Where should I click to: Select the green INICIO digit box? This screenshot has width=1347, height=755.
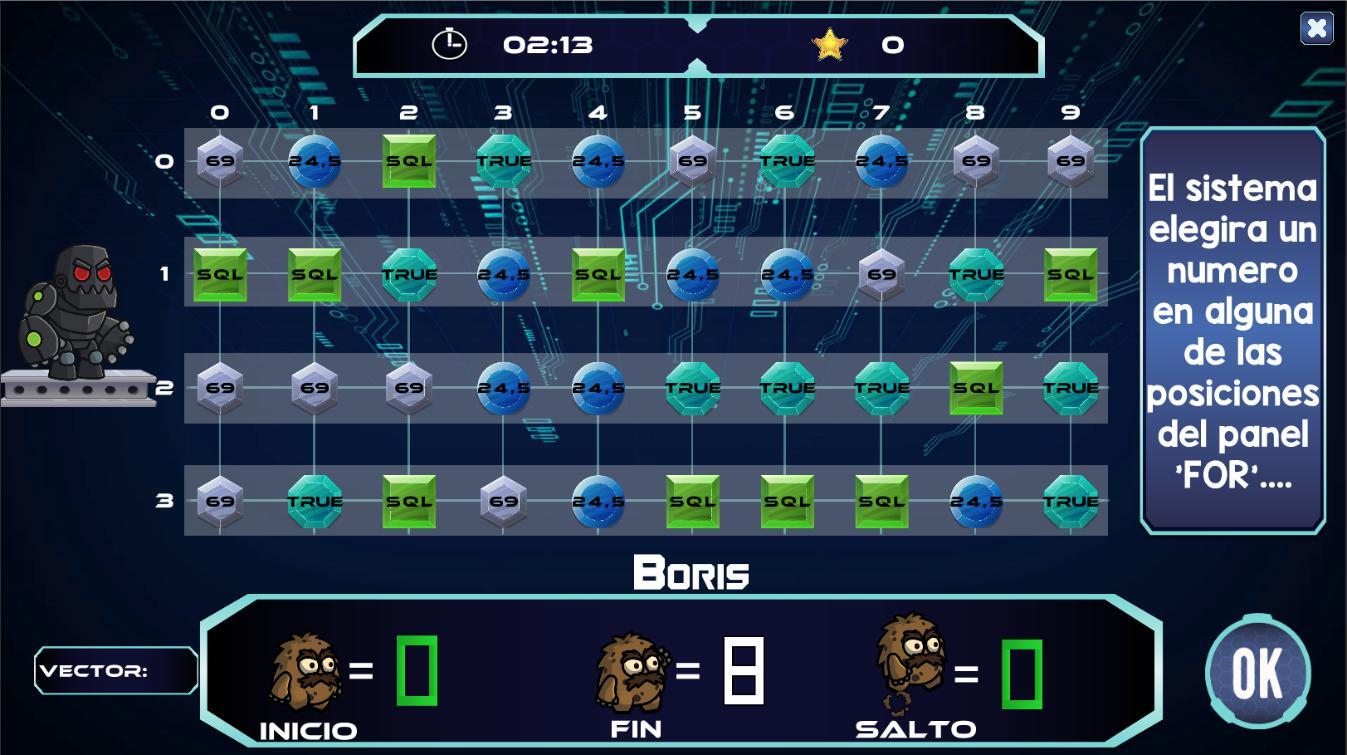(x=416, y=670)
